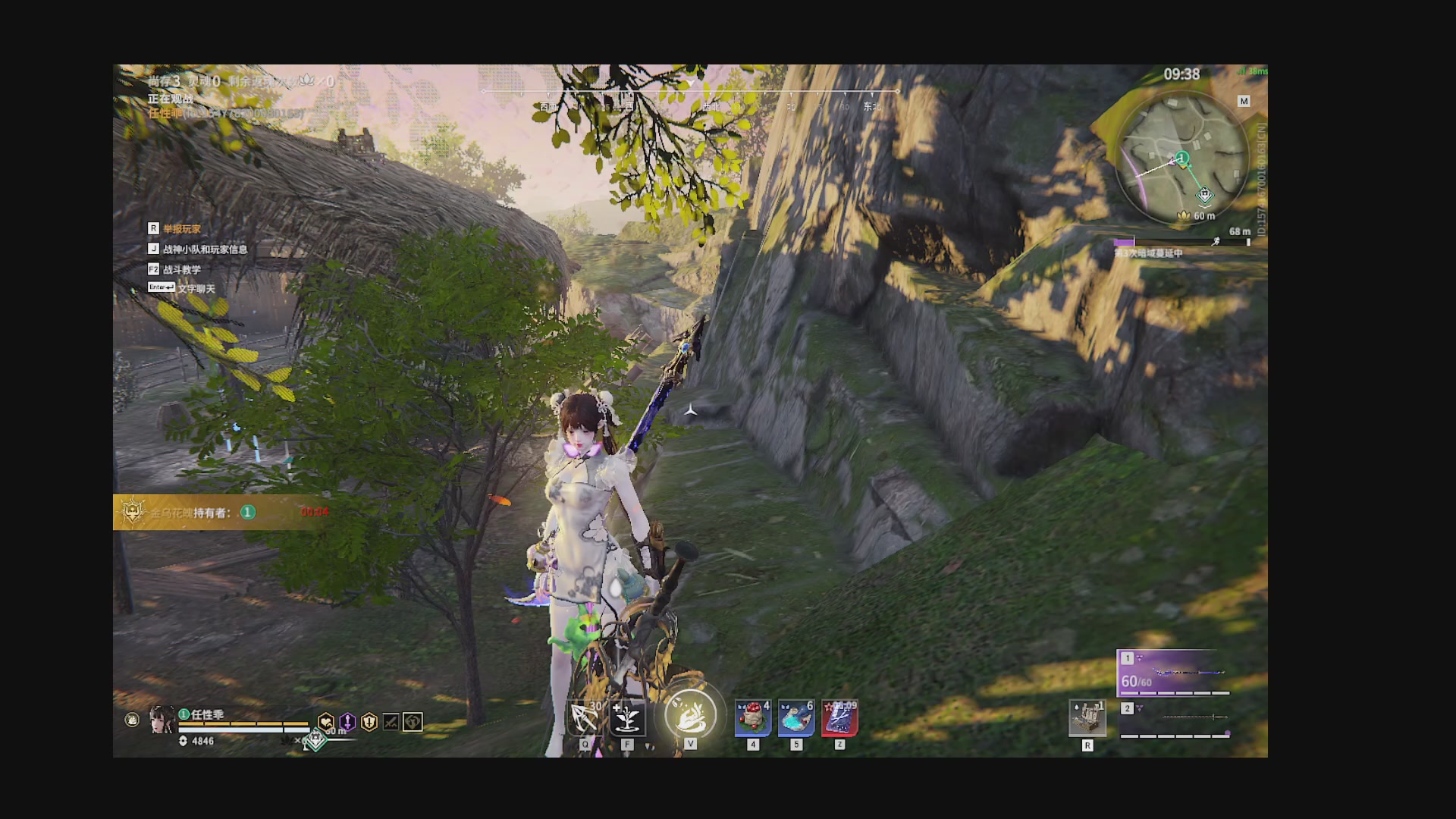Select the purple weapon in slot 1
1456x819 pixels.
point(1174,672)
